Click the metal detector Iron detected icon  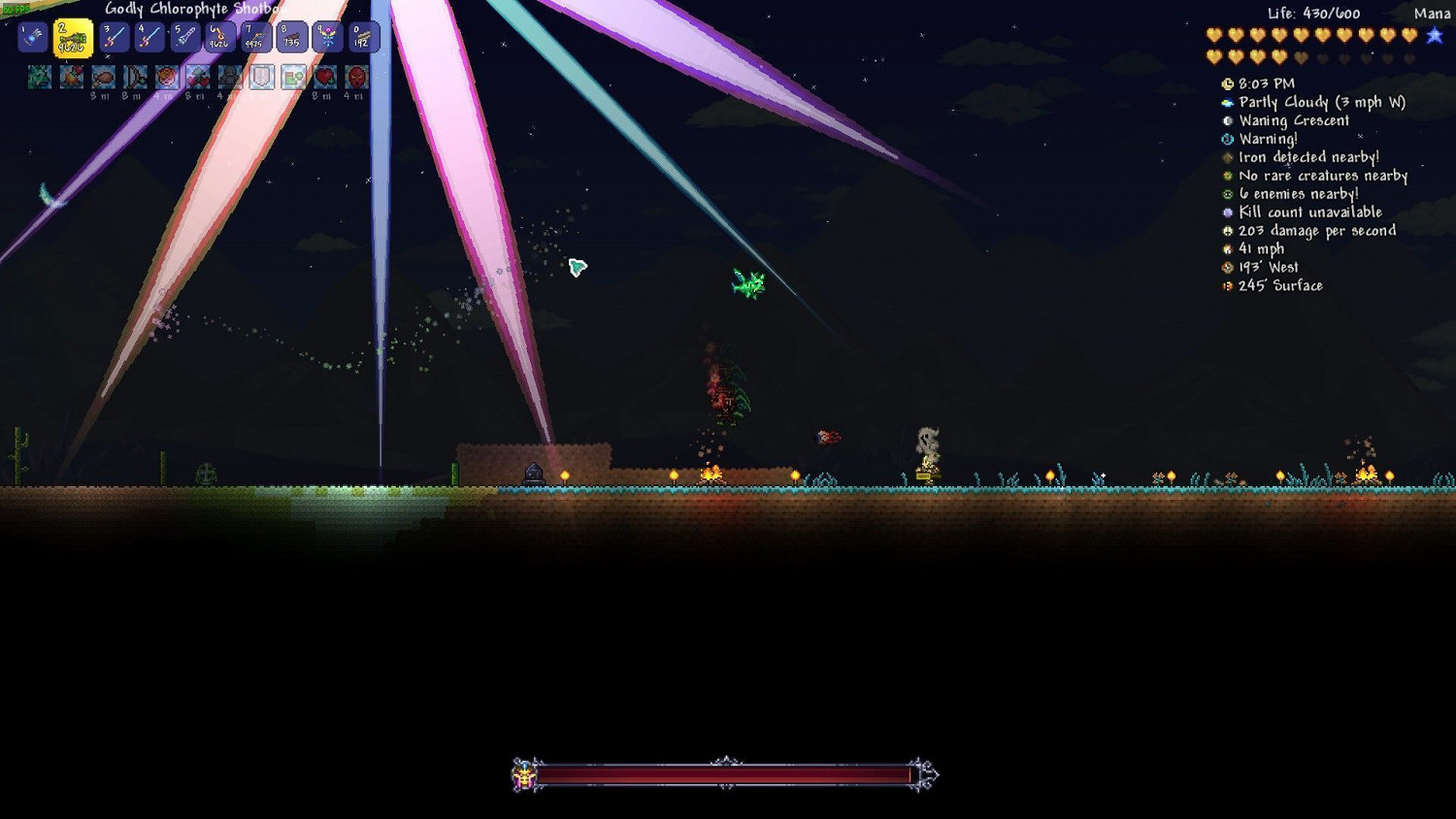tap(1226, 156)
